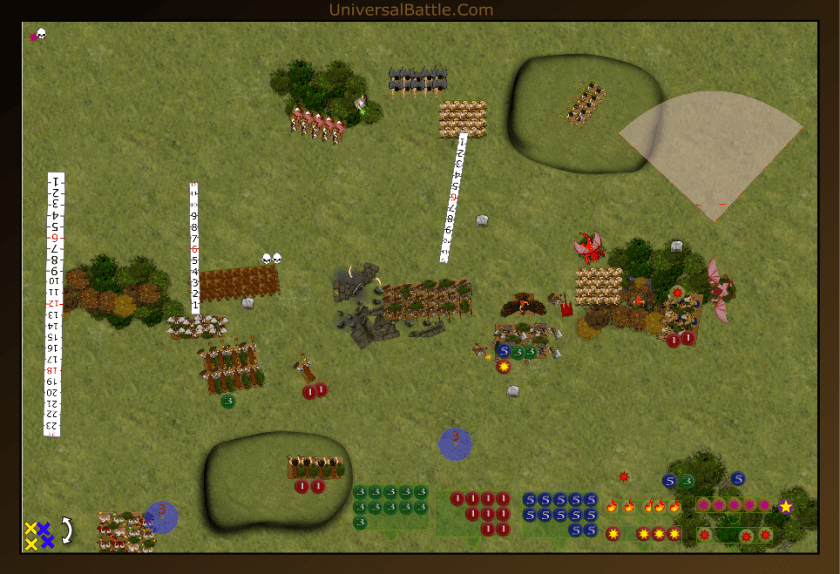The height and width of the screenshot is (574, 840).
Task: Select the lone red splat token
Action: (x=624, y=476)
